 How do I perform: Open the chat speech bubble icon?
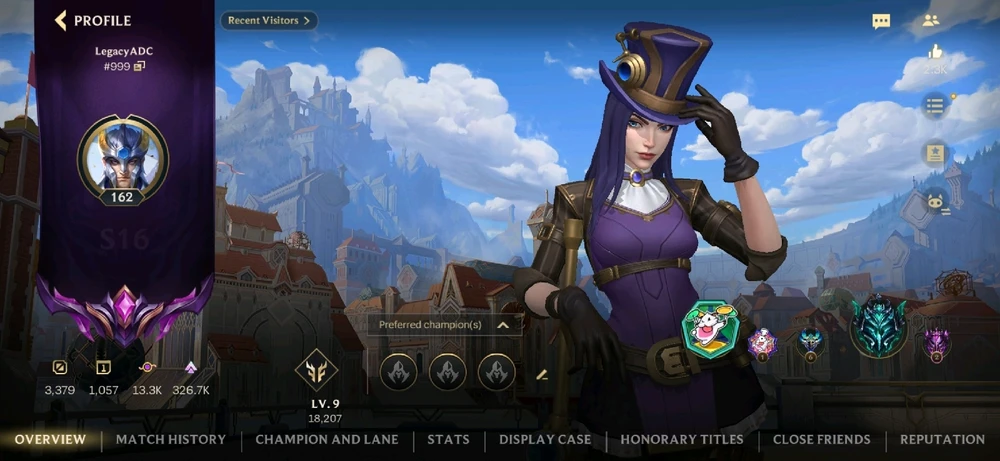point(881,21)
